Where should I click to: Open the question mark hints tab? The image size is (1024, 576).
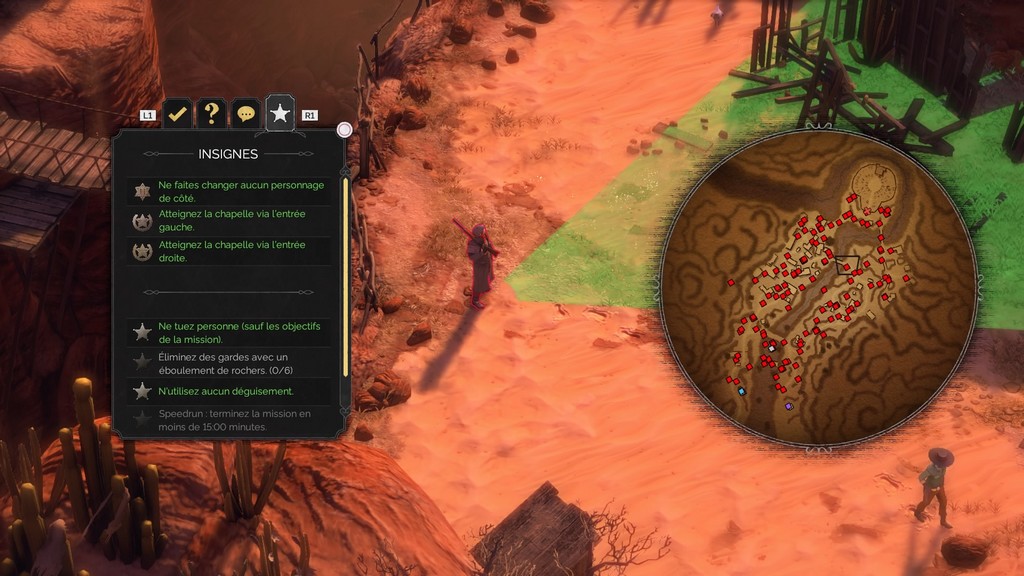(211, 113)
